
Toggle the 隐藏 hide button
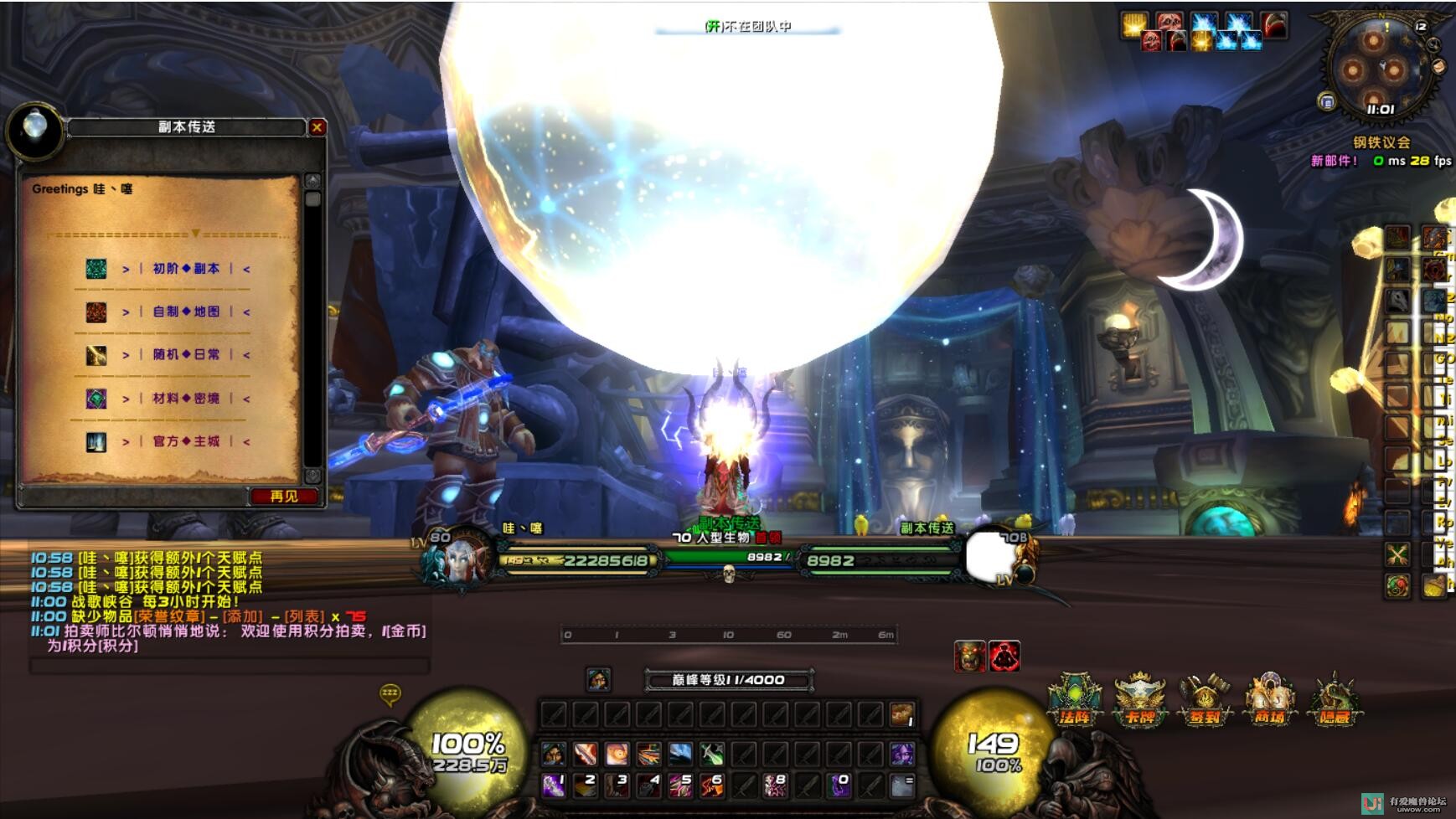(x=1334, y=700)
